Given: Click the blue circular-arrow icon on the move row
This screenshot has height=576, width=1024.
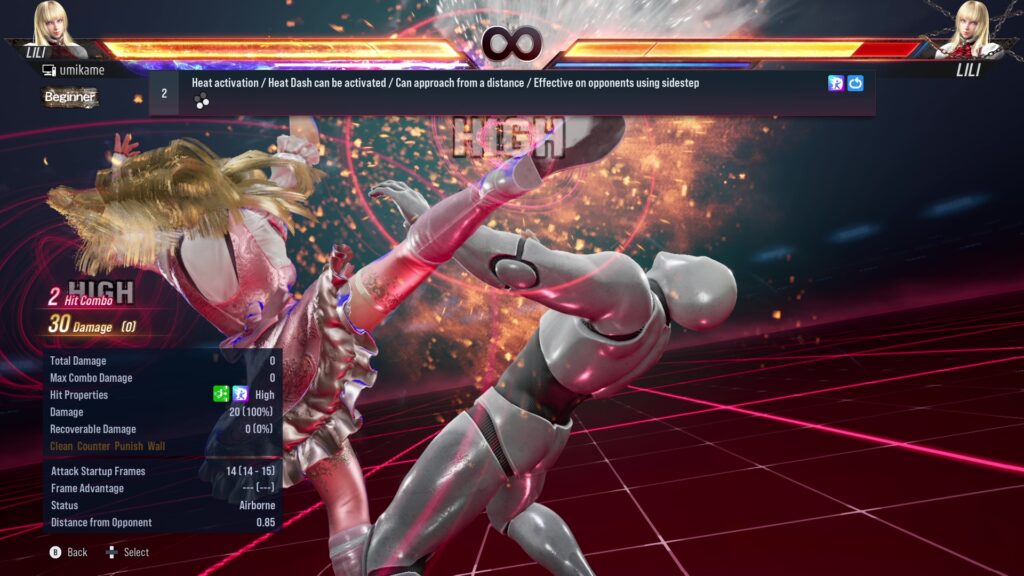Looking at the screenshot, I should [x=856, y=83].
